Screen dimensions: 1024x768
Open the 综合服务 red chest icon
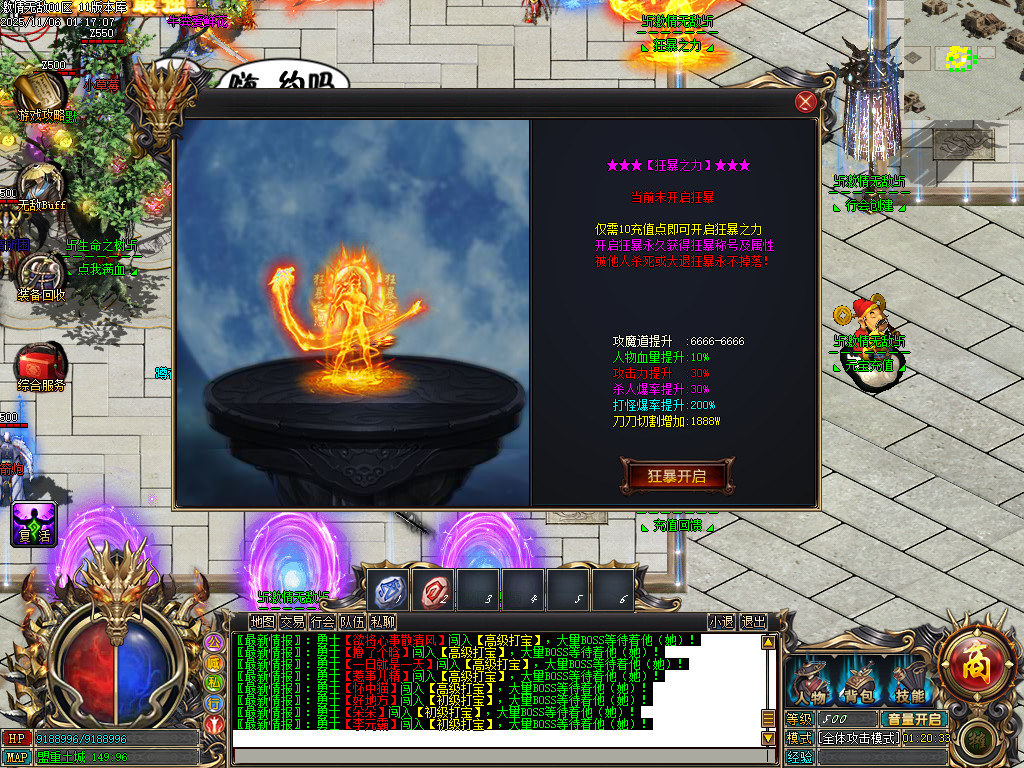click(41, 364)
